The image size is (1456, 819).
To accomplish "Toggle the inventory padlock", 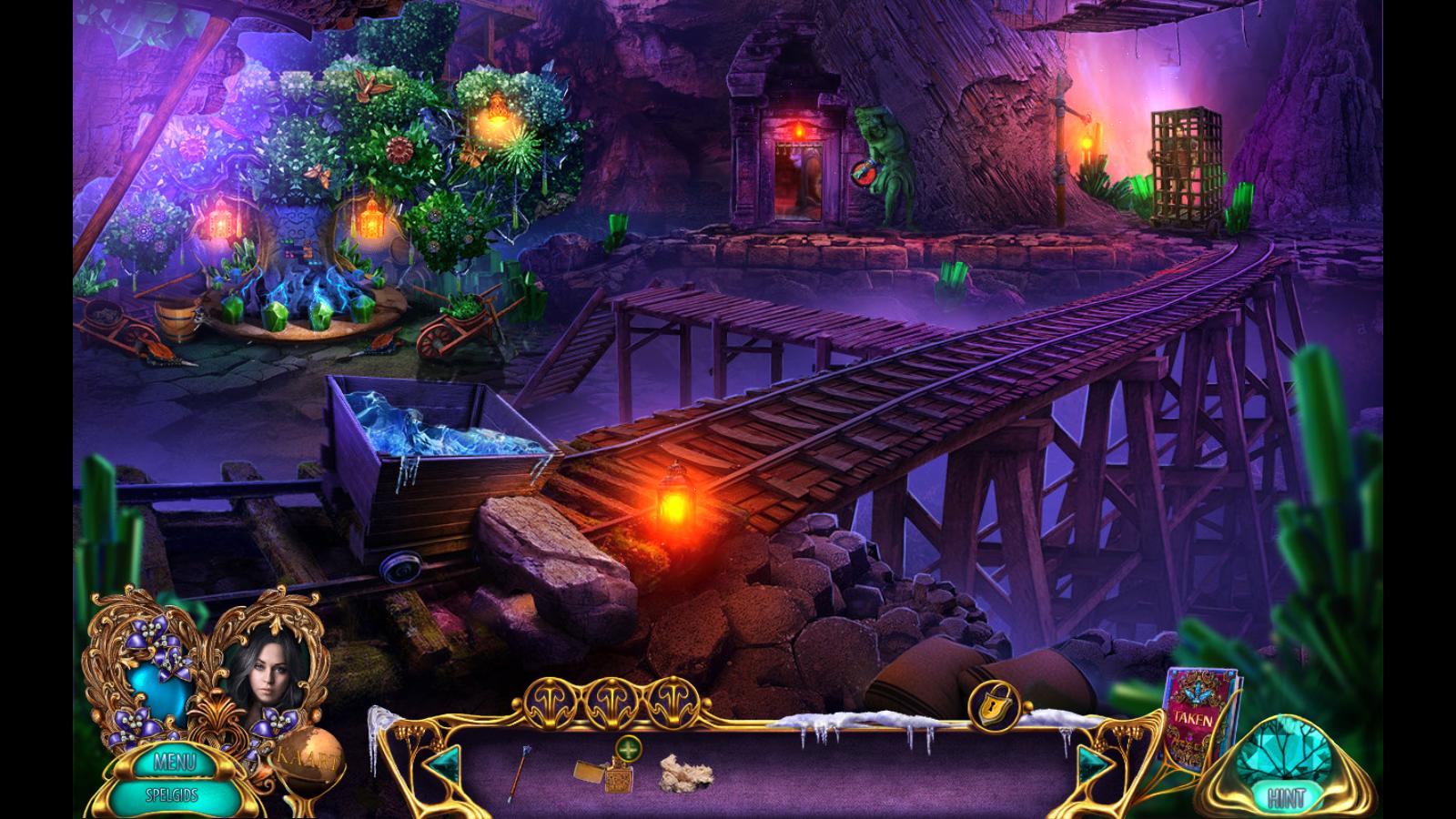I will [x=993, y=706].
